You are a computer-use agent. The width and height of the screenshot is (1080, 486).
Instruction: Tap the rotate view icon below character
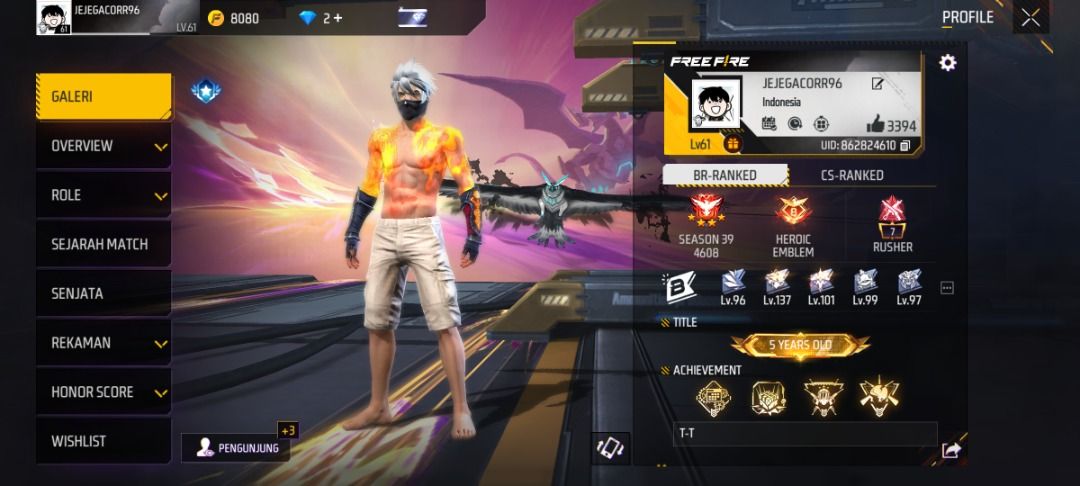(x=609, y=447)
